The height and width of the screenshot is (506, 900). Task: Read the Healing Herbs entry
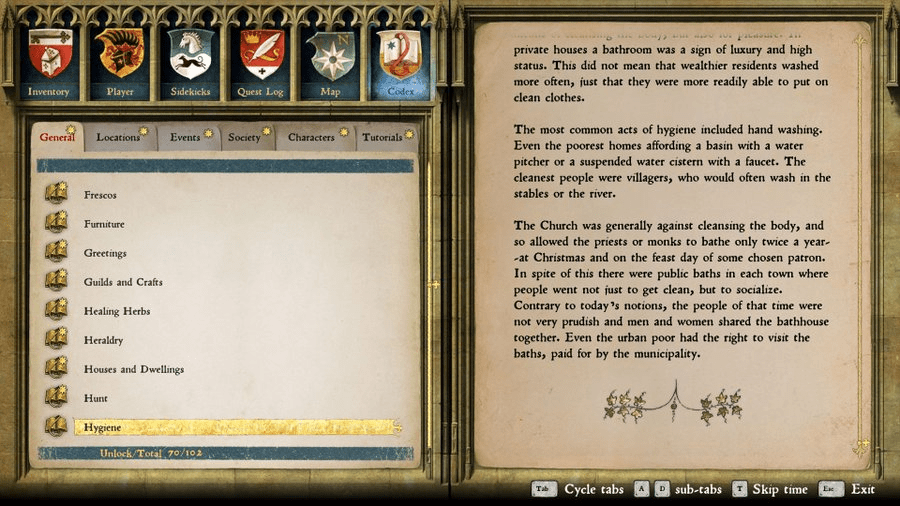tap(117, 311)
